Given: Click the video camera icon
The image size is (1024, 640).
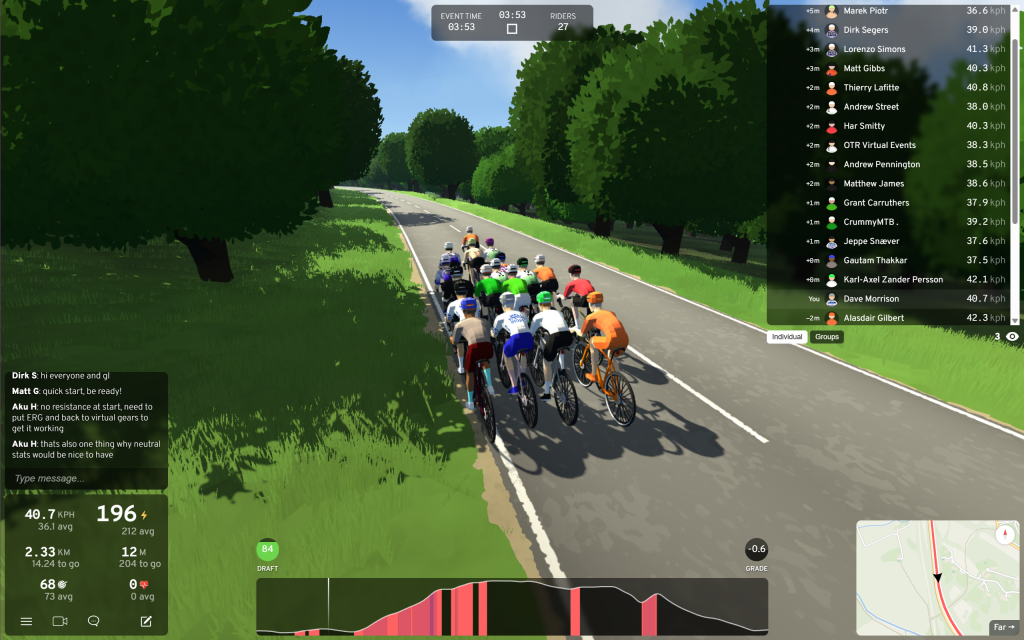Looking at the screenshot, I should pos(60,621).
